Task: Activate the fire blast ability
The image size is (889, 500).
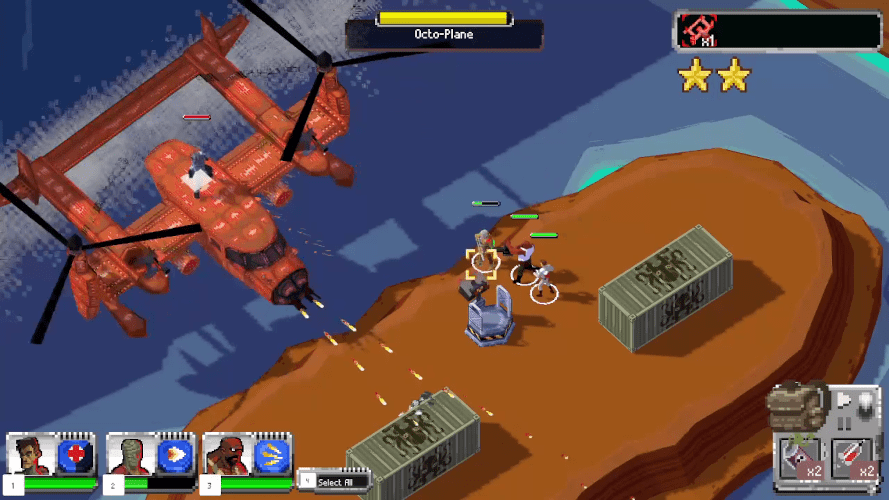Action: pos(173,455)
